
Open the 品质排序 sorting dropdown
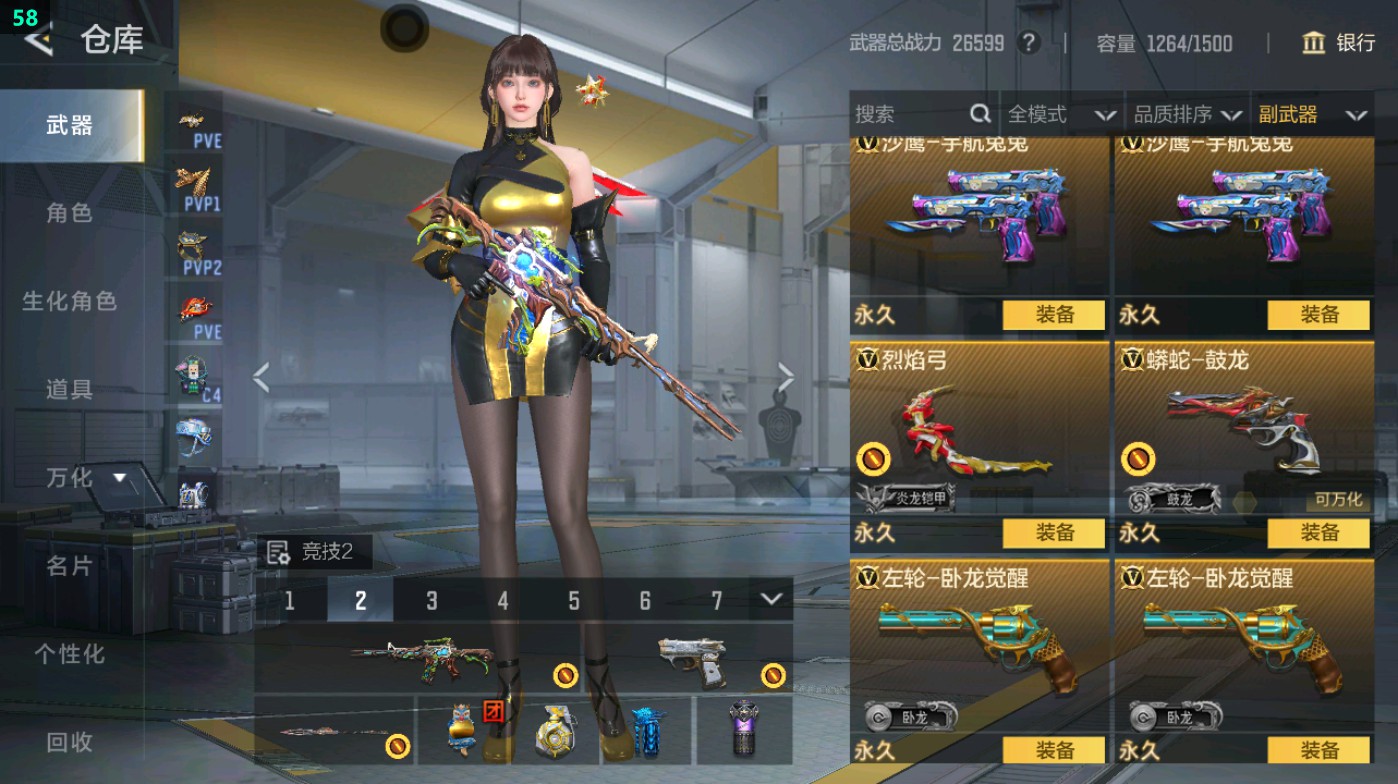coord(1187,114)
